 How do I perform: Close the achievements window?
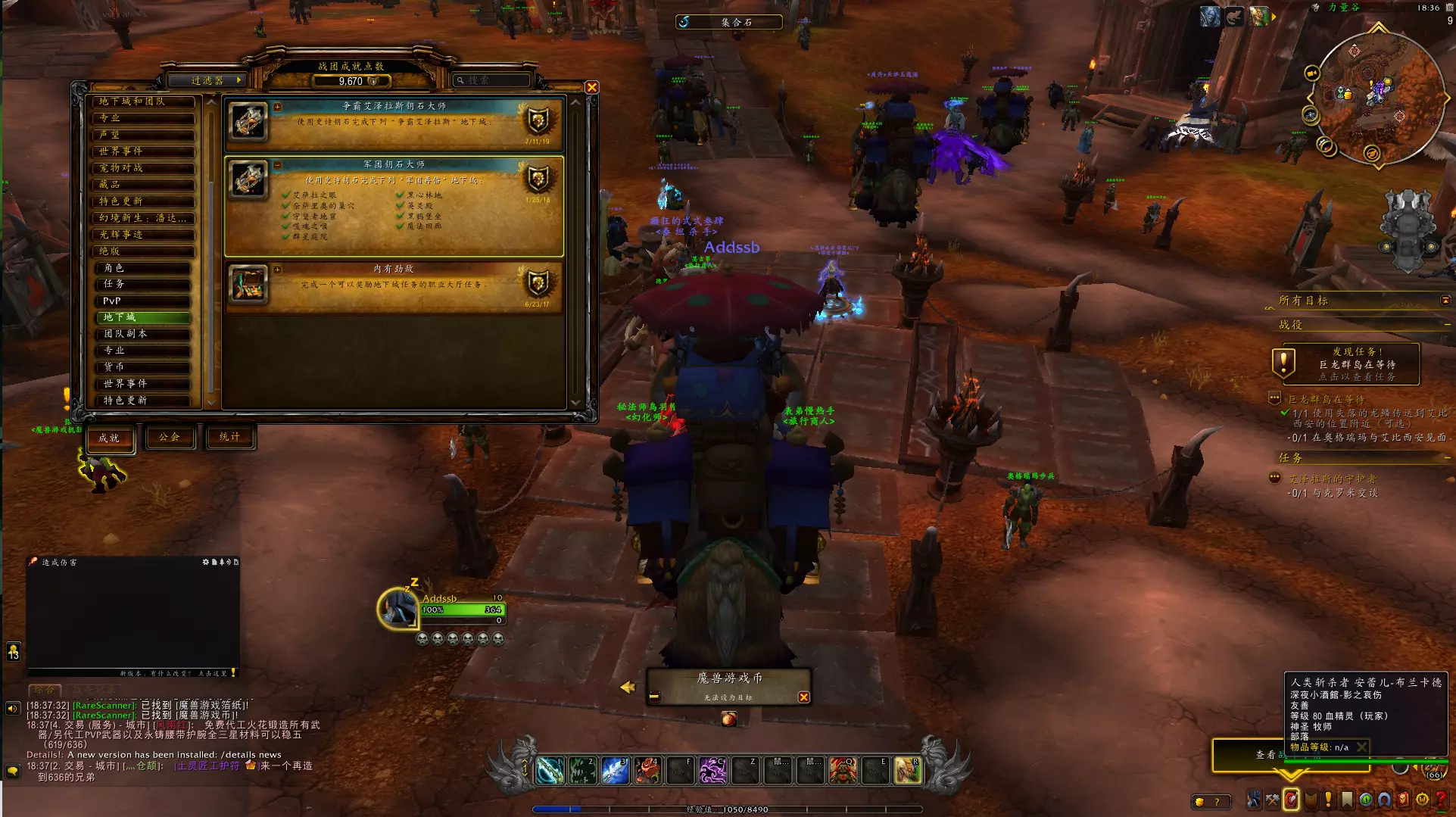click(x=592, y=88)
